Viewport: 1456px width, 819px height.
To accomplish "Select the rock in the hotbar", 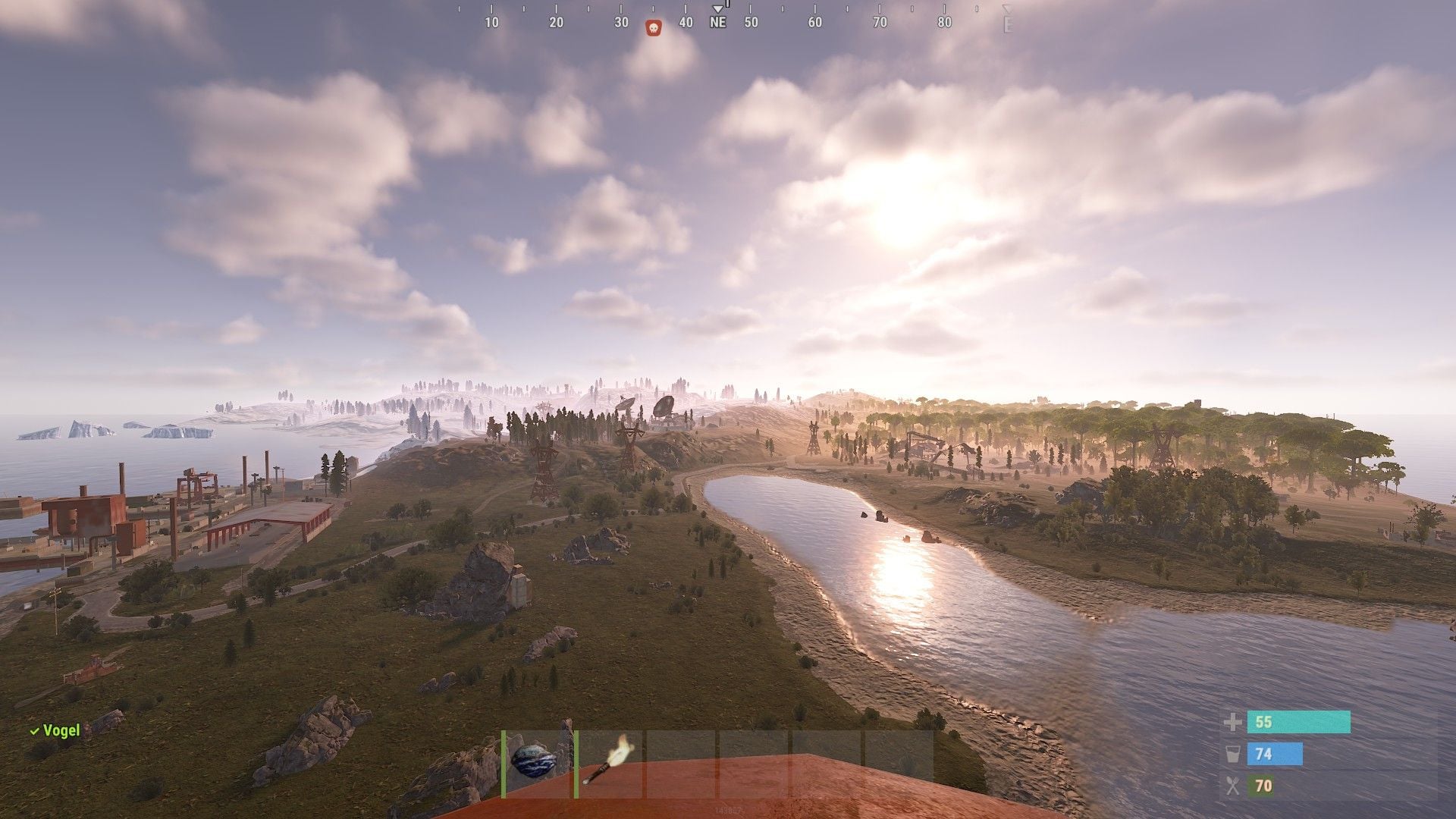I will [537, 763].
